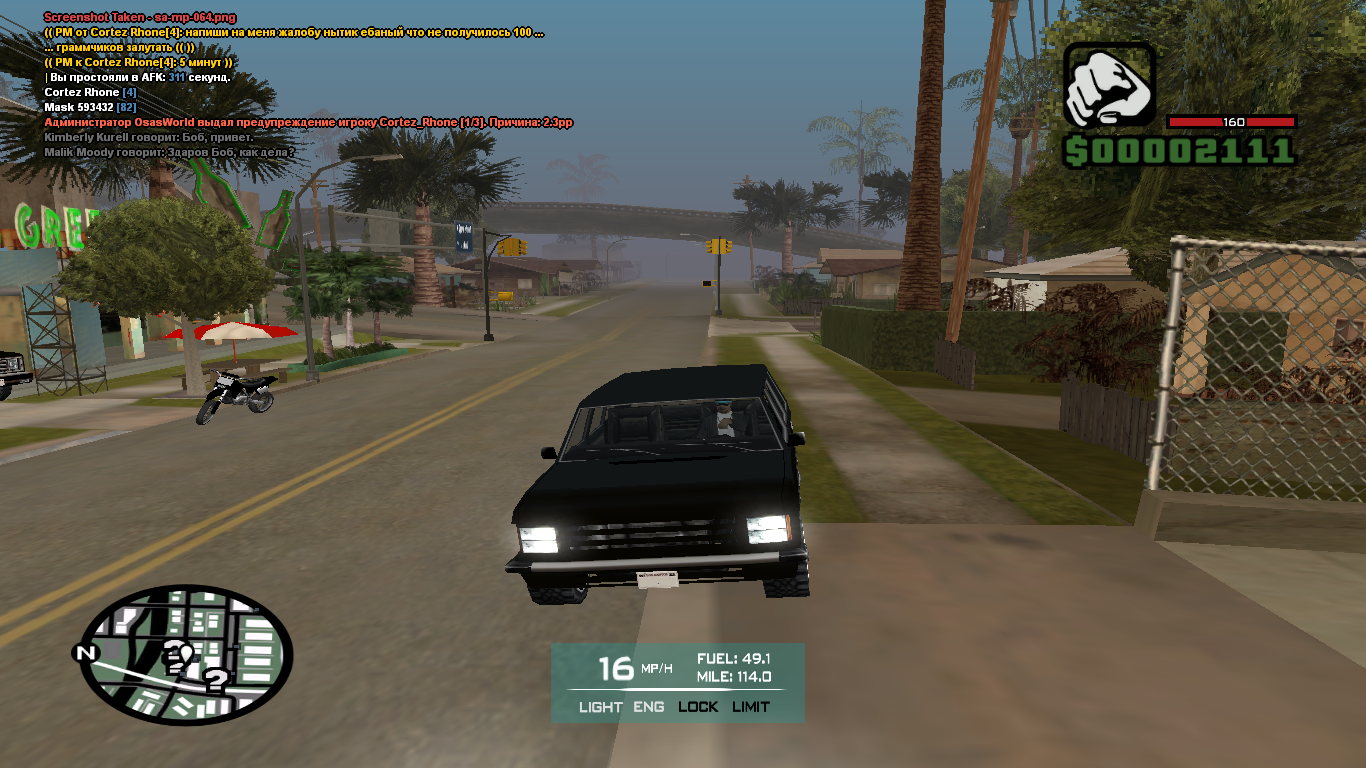Click the Kimberly Kurell chat message

(148, 137)
